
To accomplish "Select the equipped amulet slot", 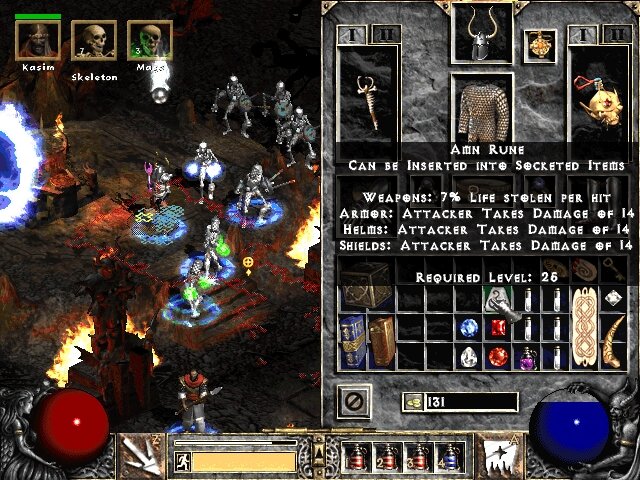I will coord(539,45).
